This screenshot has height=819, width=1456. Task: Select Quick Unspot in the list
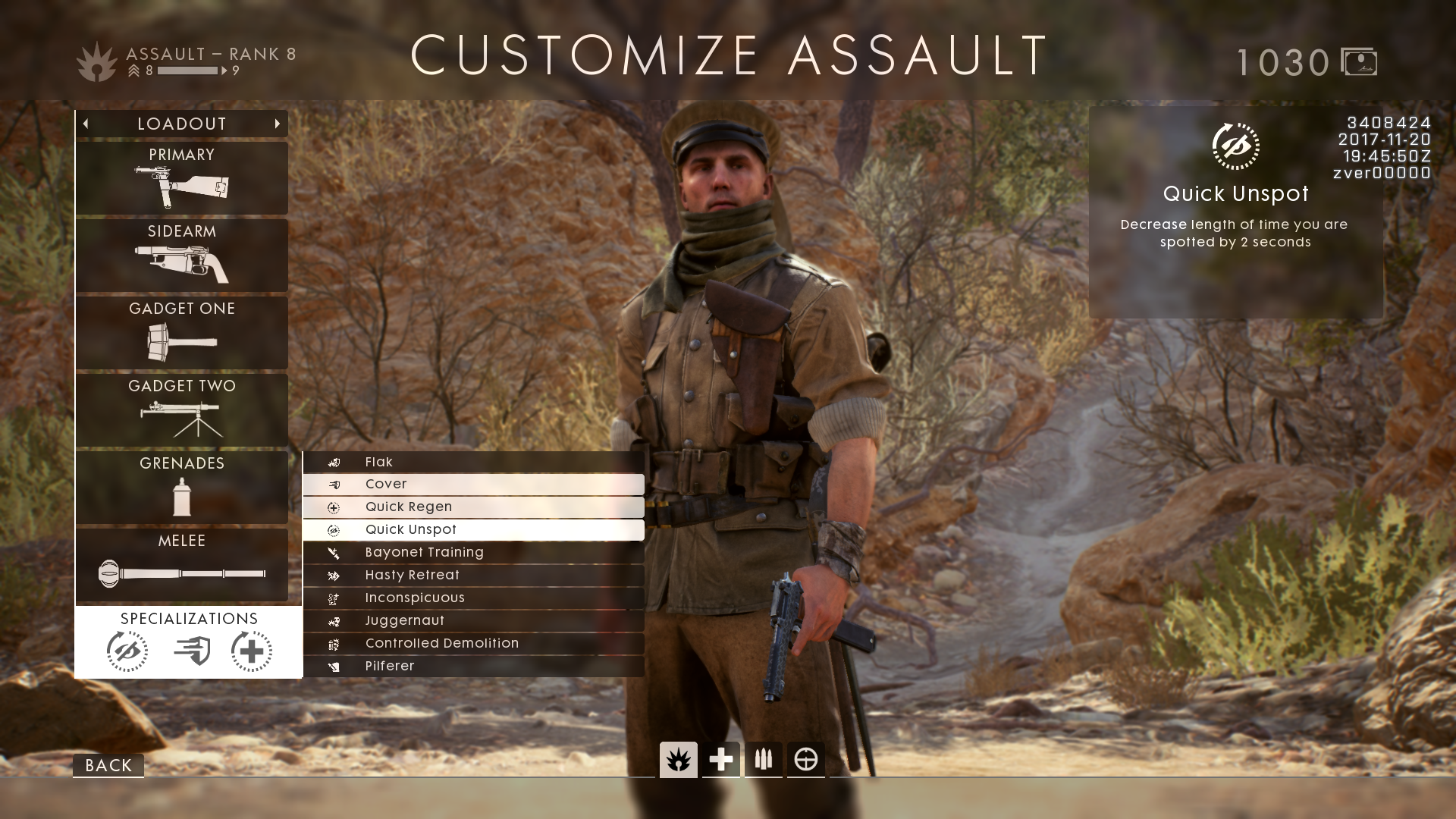(x=473, y=529)
